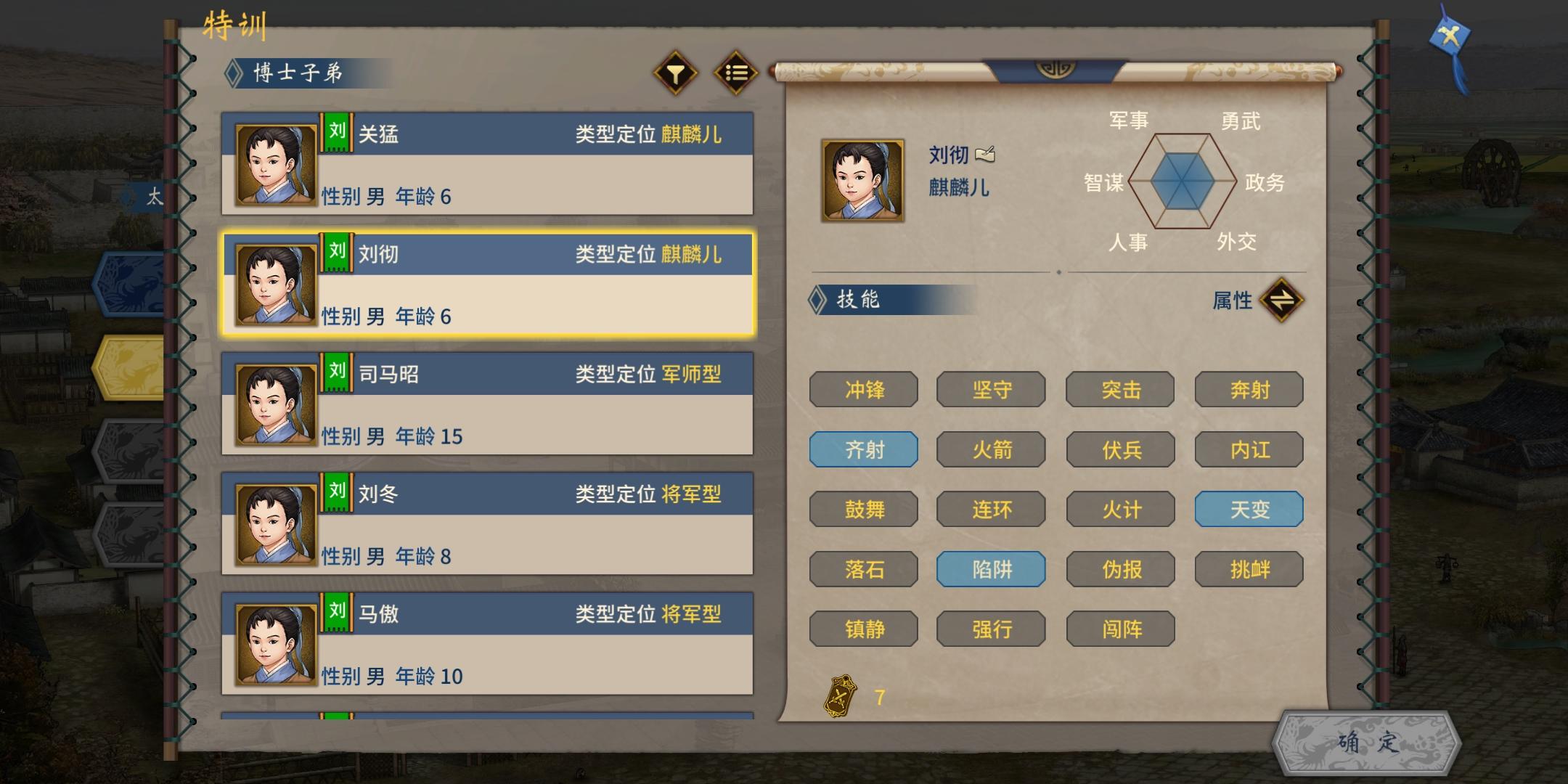Open the filter funnel icon

point(676,73)
